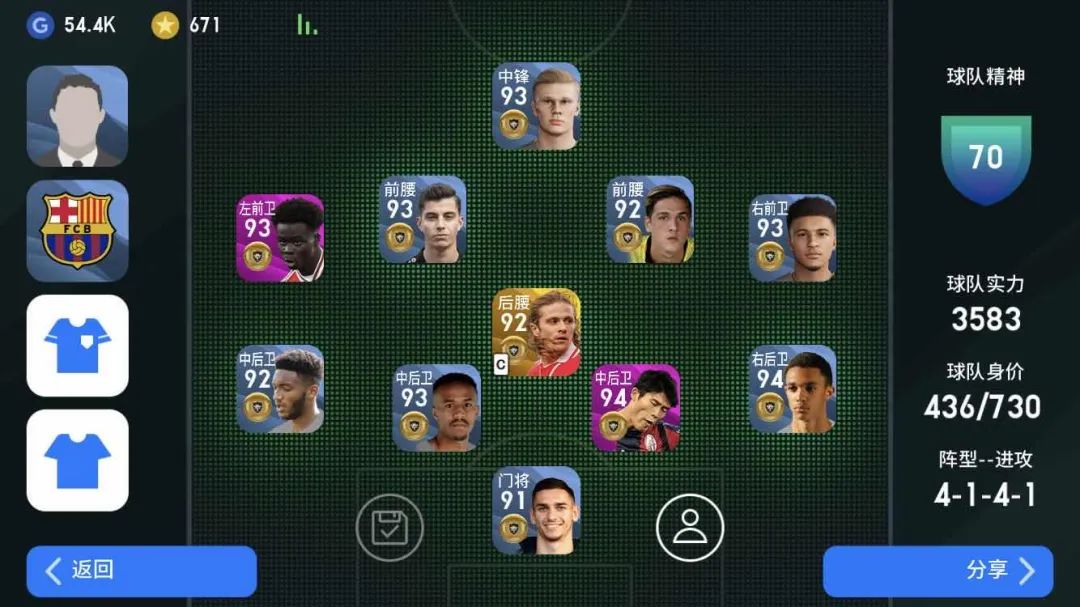The image size is (1080, 607).
Task: Select the 左前卫 93 player card
Action: (x=280, y=238)
